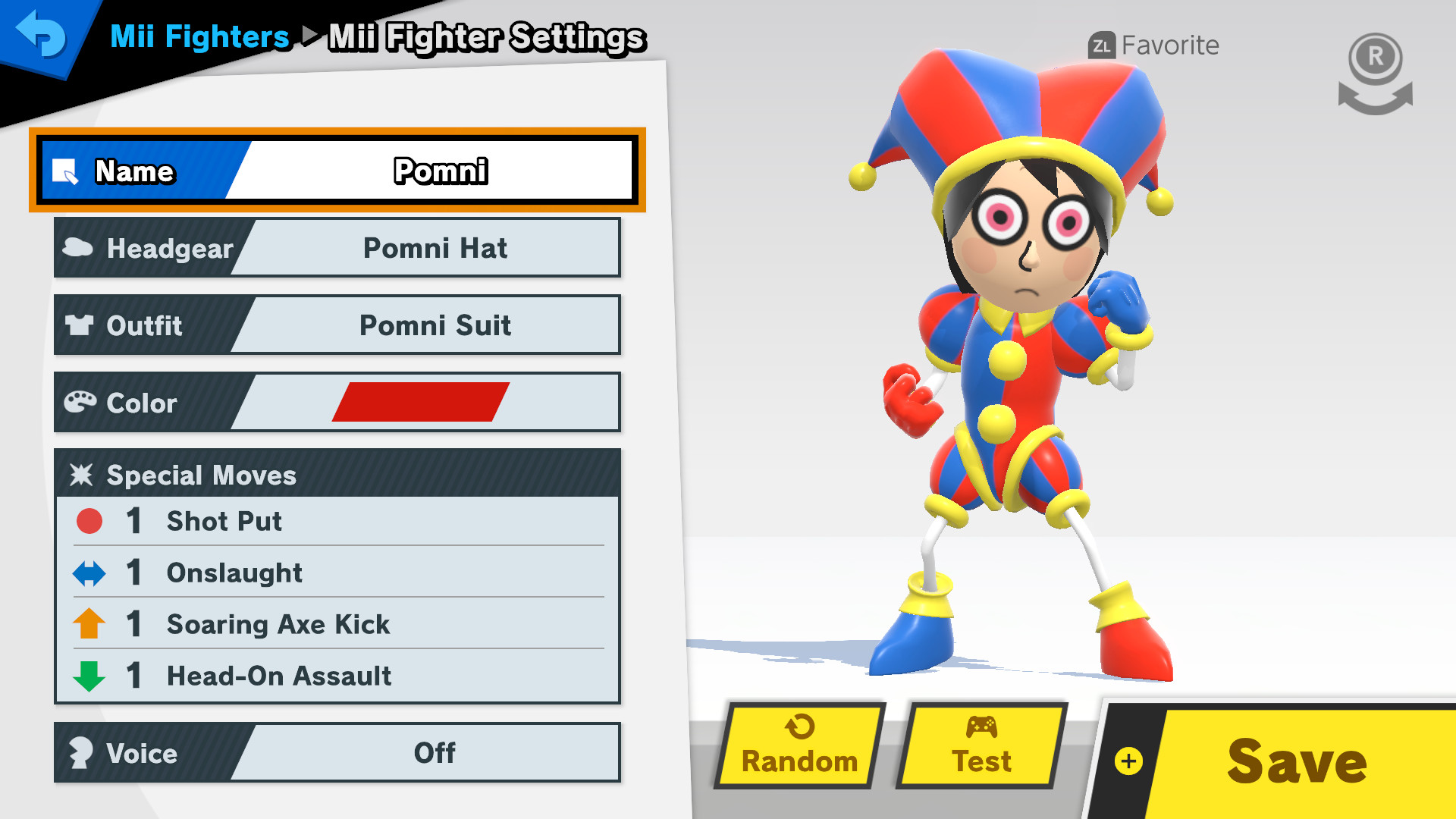1456x819 pixels.
Task: Turn the Voice setting from Off
Action: point(434,753)
